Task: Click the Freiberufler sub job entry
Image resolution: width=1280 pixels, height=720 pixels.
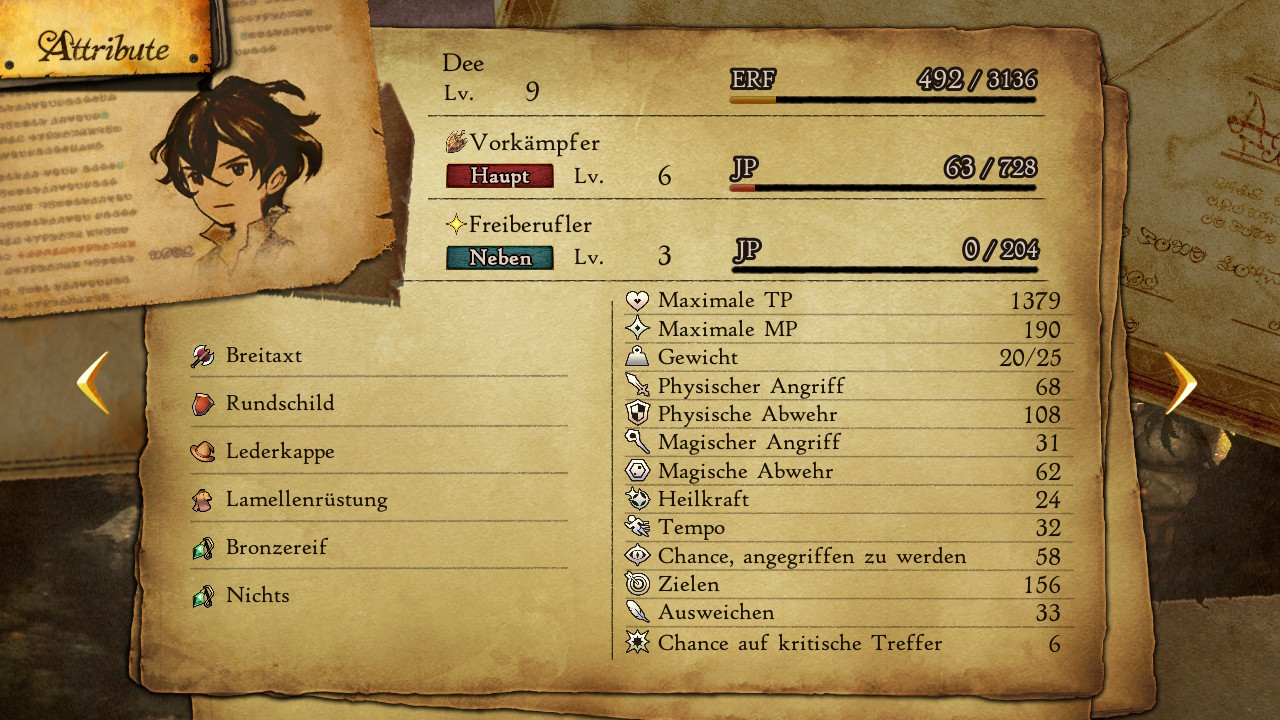Action: click(531, 226)
